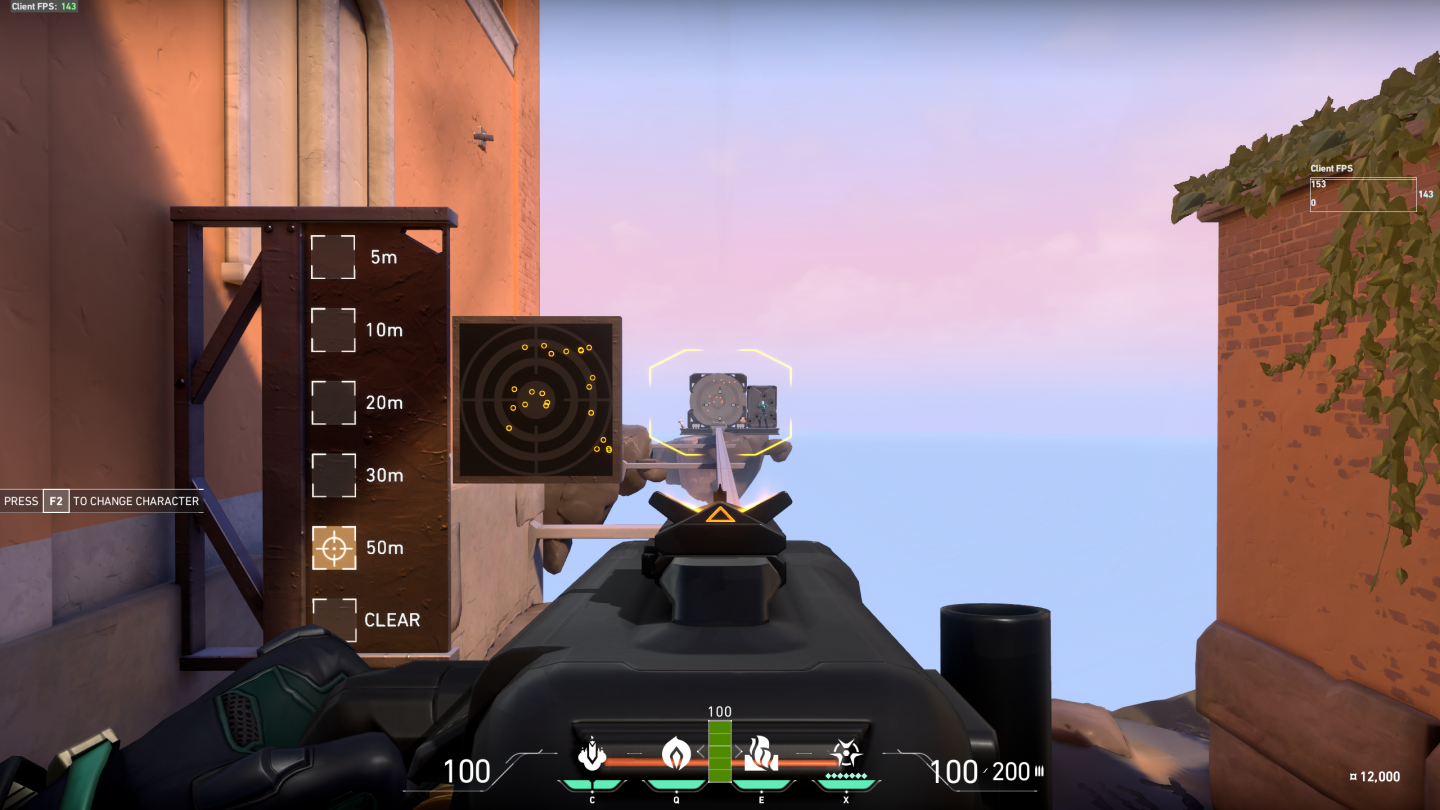
Task: Click the Client FPS graph overlay
Action: click(1363, 193)
